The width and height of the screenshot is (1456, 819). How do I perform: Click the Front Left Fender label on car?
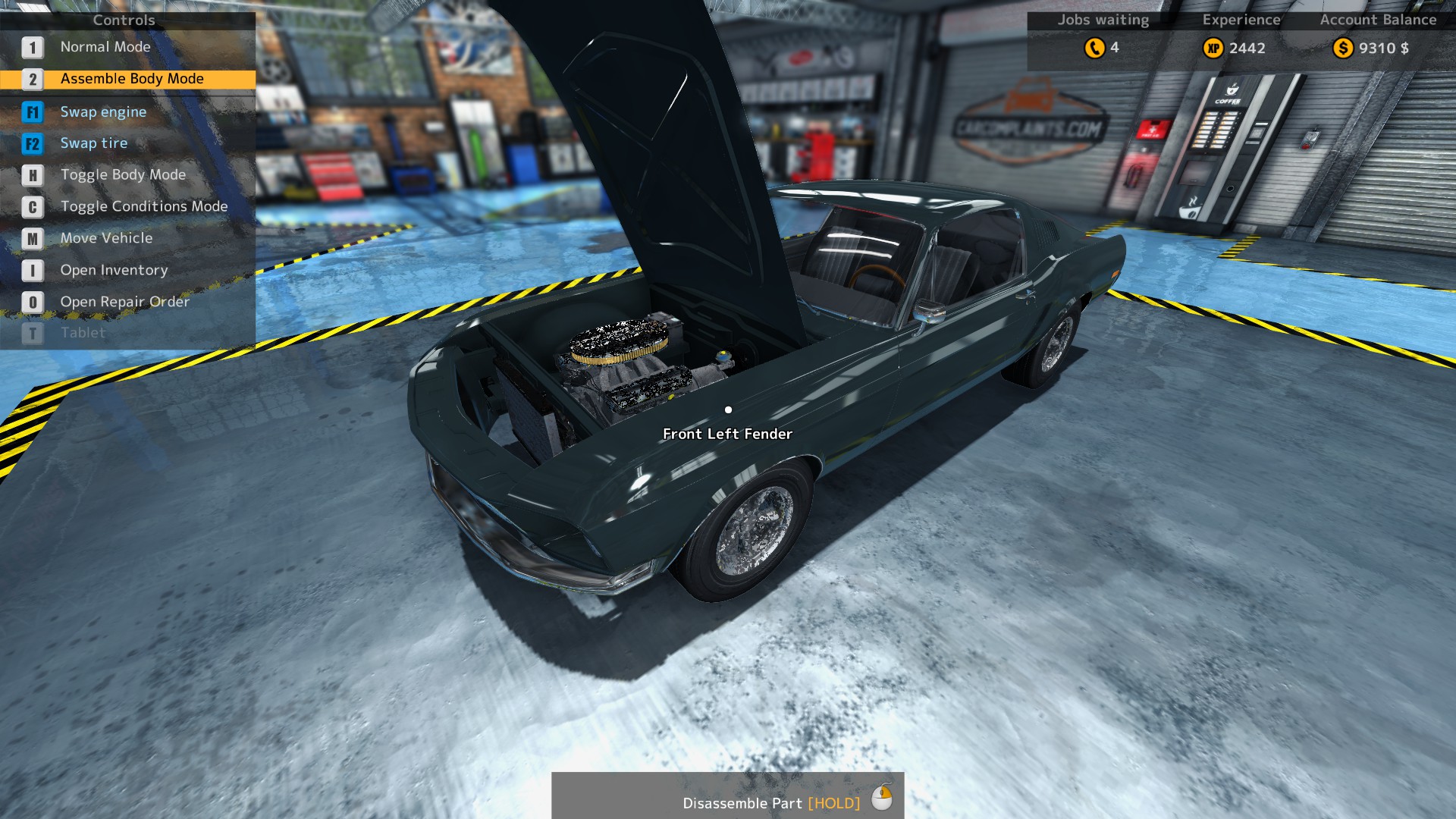726,434
